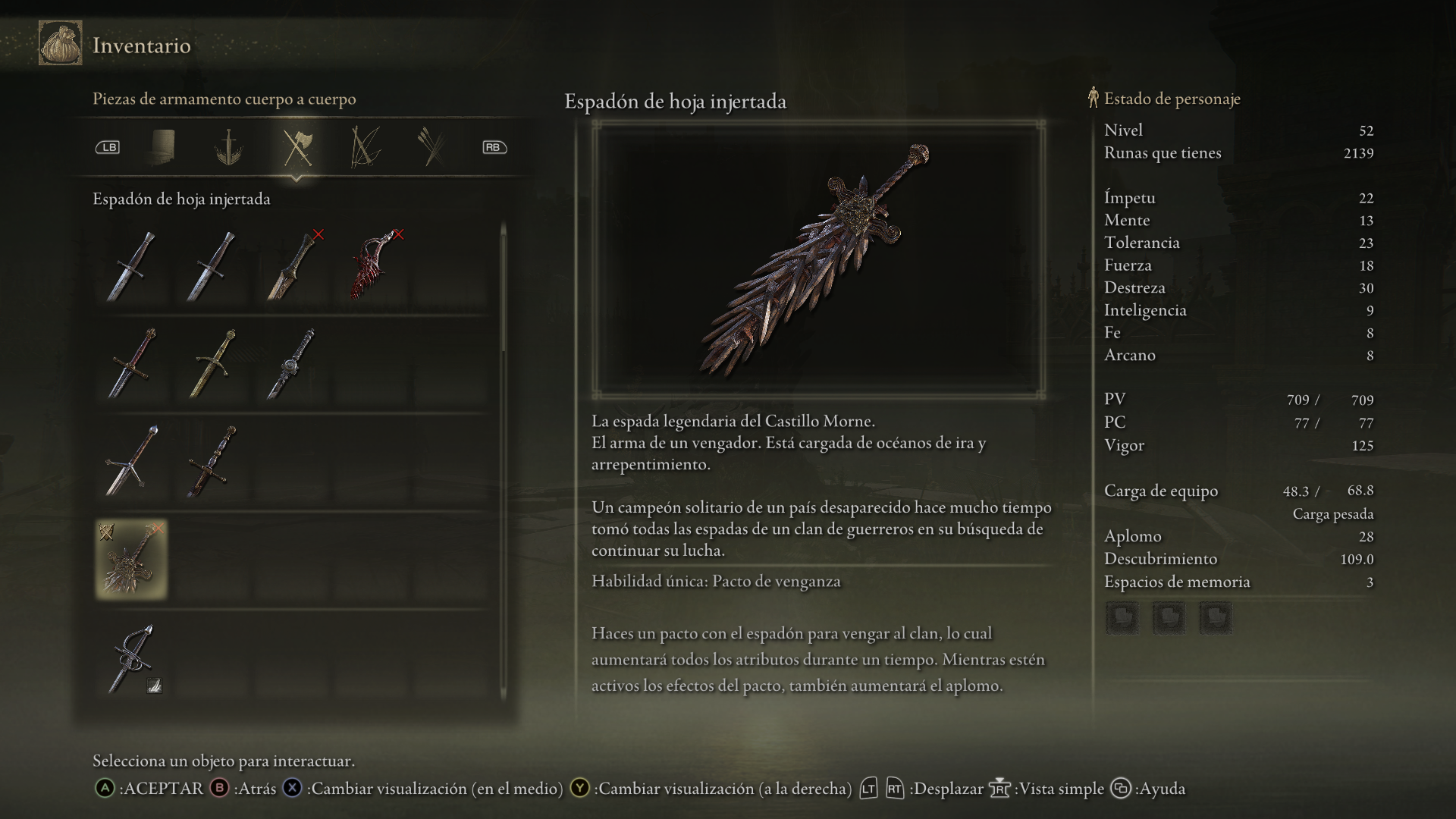
Task: Switch to the crossed axe and sword tab
Action: (x=297, y=147)
